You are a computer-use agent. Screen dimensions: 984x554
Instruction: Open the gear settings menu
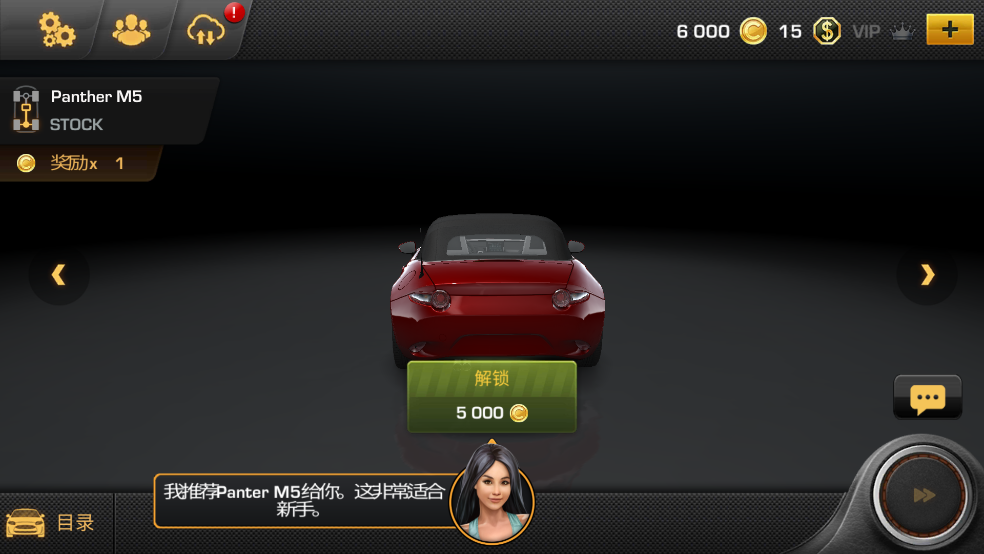[56, 30]
